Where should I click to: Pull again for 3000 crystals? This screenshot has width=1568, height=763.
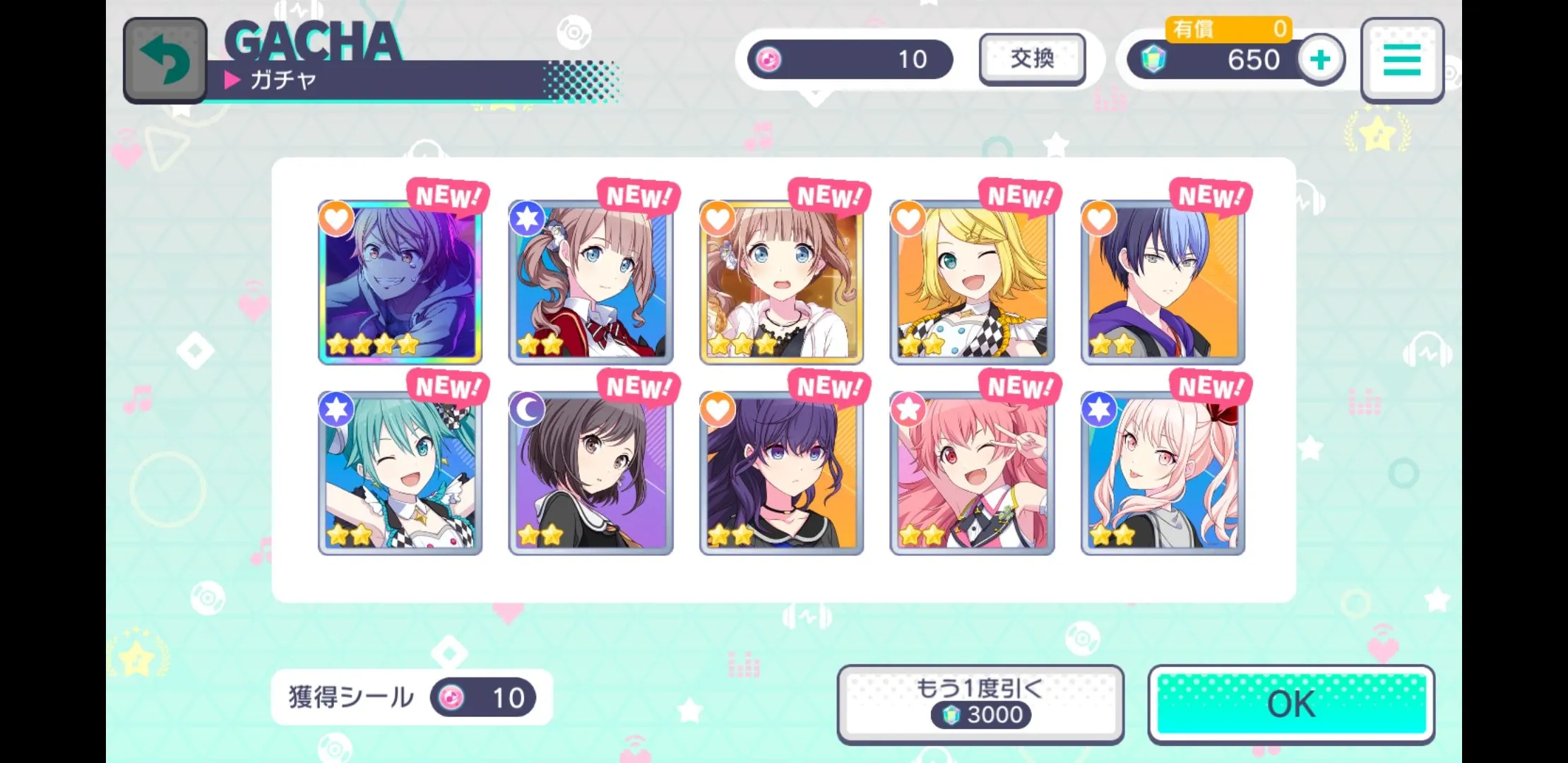980,704
